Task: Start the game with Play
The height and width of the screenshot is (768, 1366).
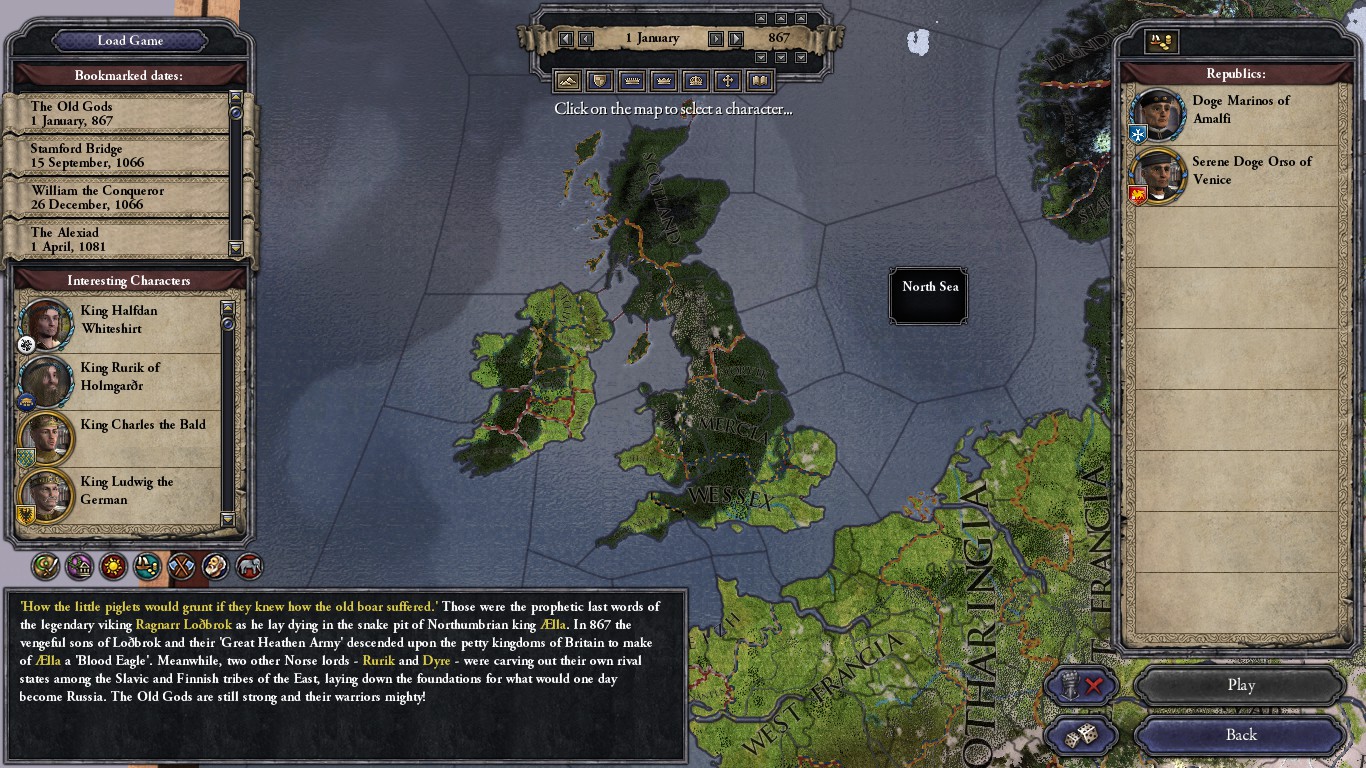Action: click(x=1240, y=686)
